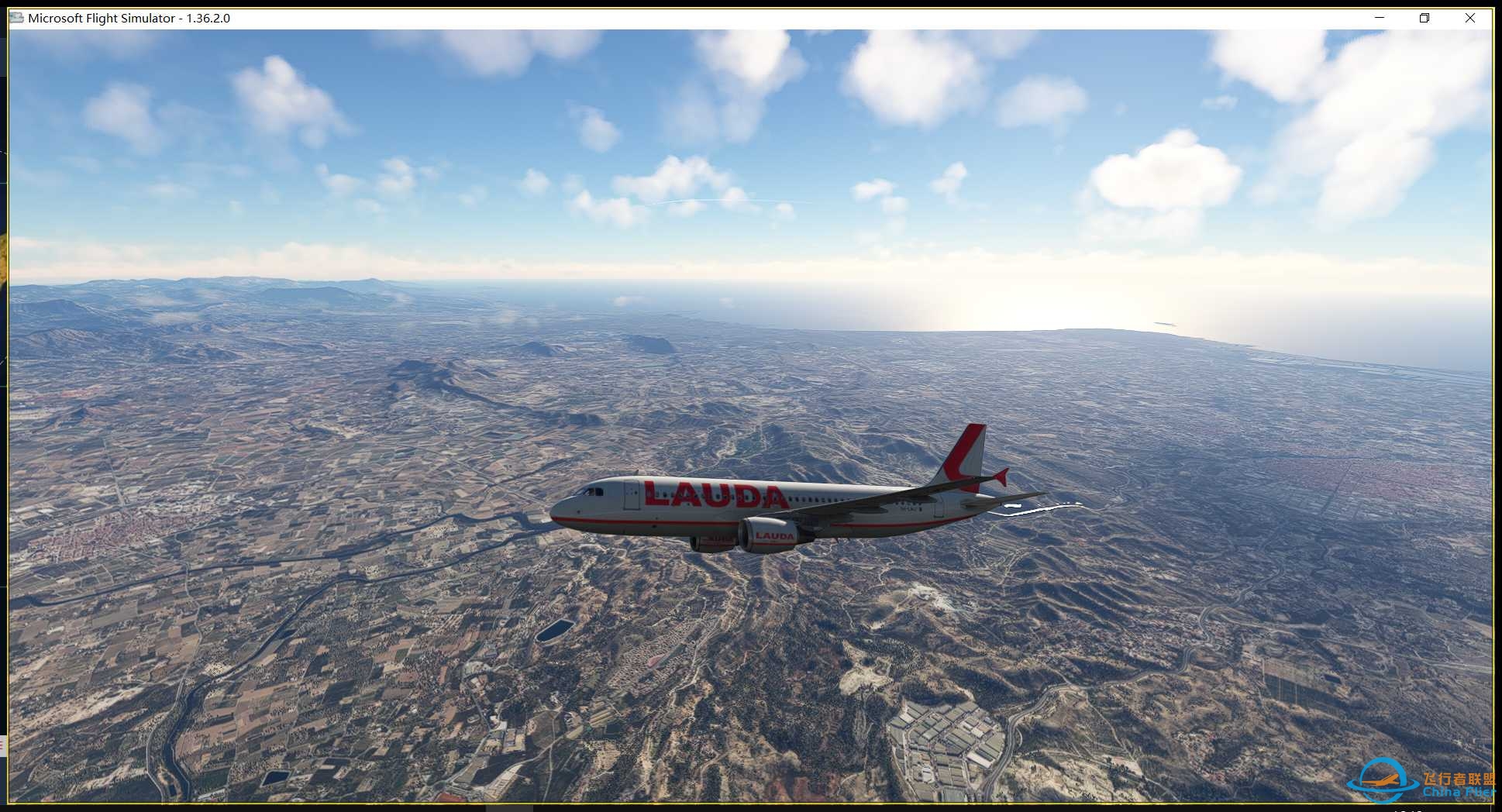
Task: Close the Microsoft Flight Simulator window
Action: click(1470, 17)
